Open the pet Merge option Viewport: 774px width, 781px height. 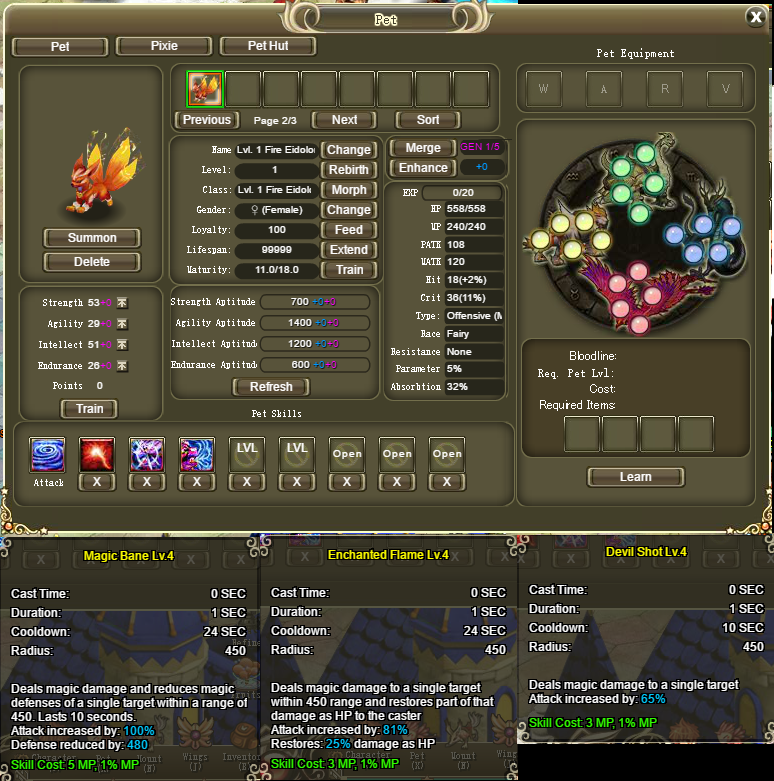[x=422, y=148]
